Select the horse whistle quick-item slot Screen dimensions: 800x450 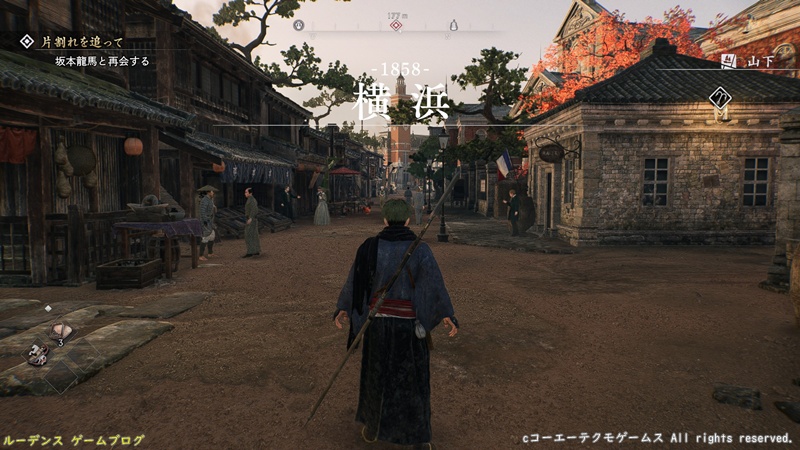[39, 352]
